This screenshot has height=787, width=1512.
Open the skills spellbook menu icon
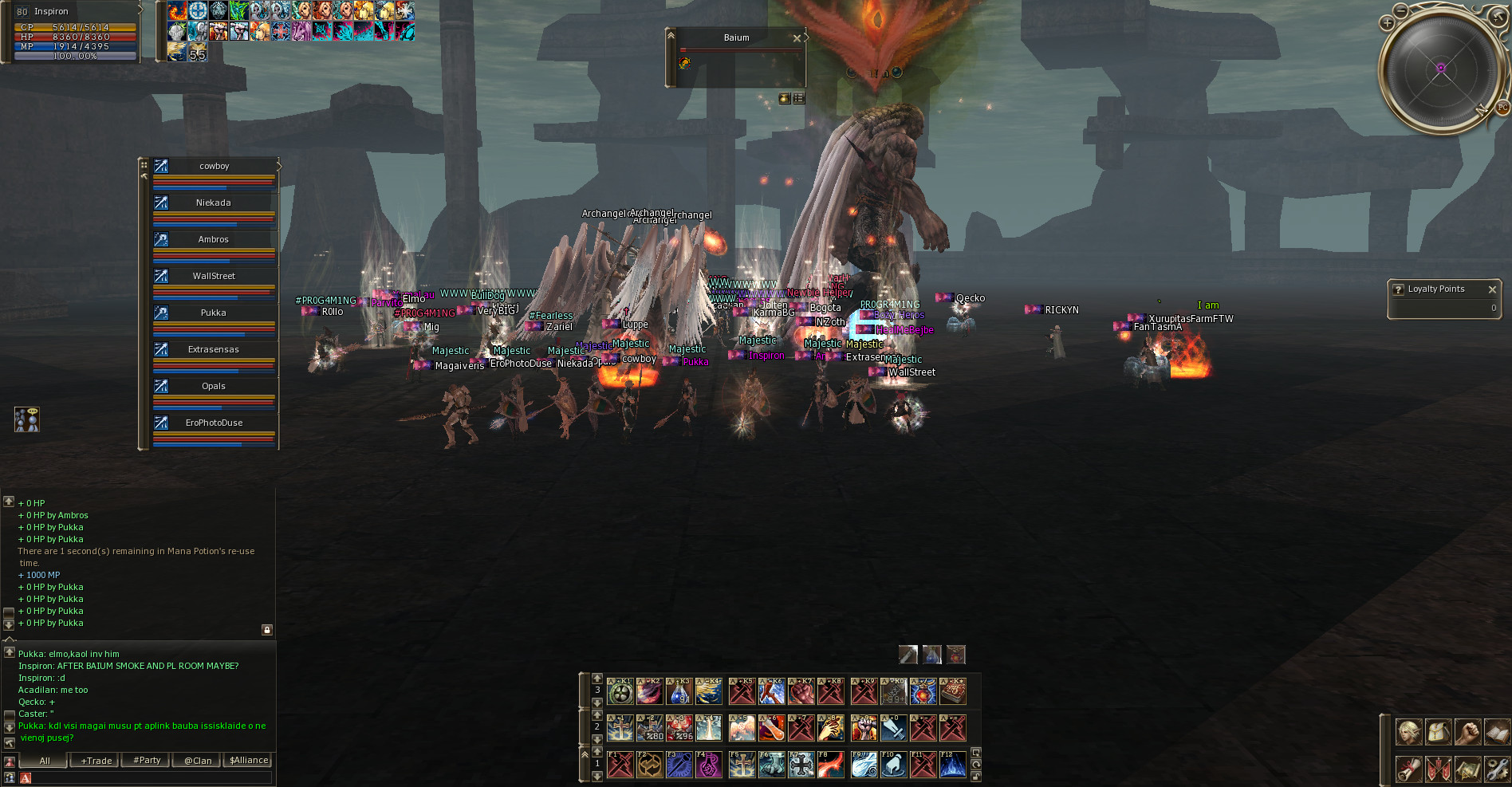(x=1497, y=731)
